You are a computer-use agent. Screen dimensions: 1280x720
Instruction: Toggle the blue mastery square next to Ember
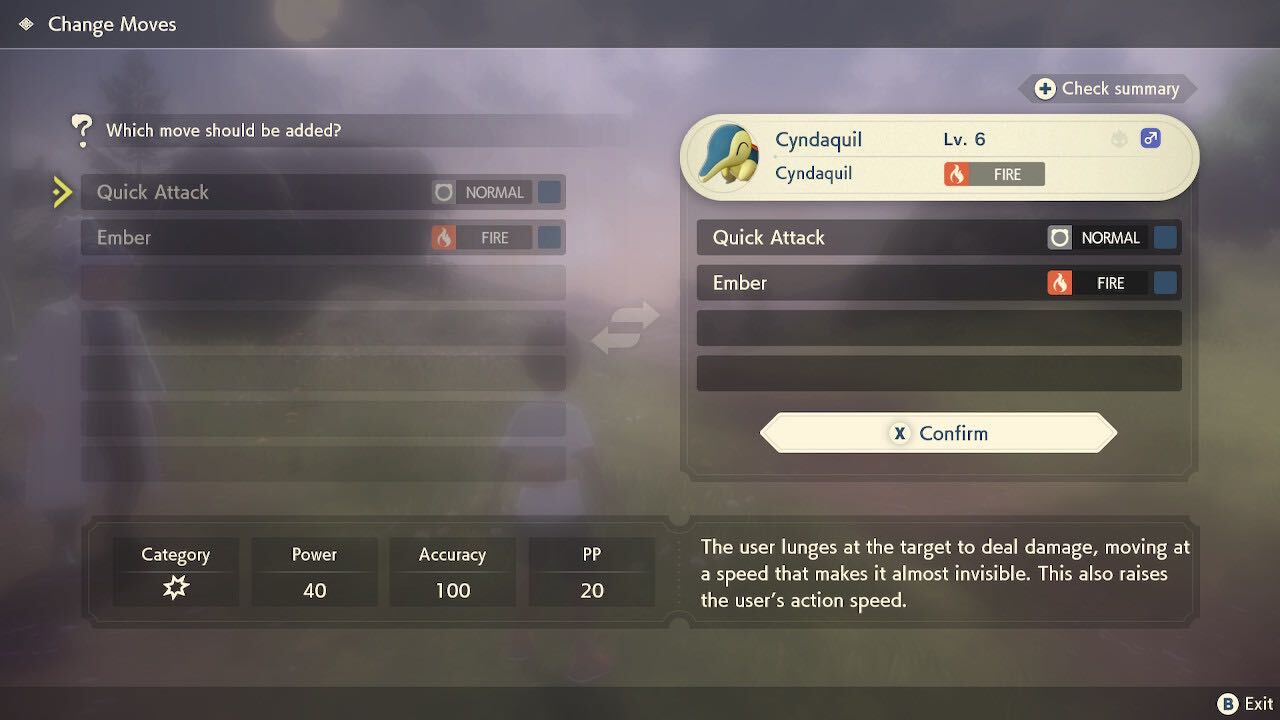pyautogui.click(x=548, y=237)
